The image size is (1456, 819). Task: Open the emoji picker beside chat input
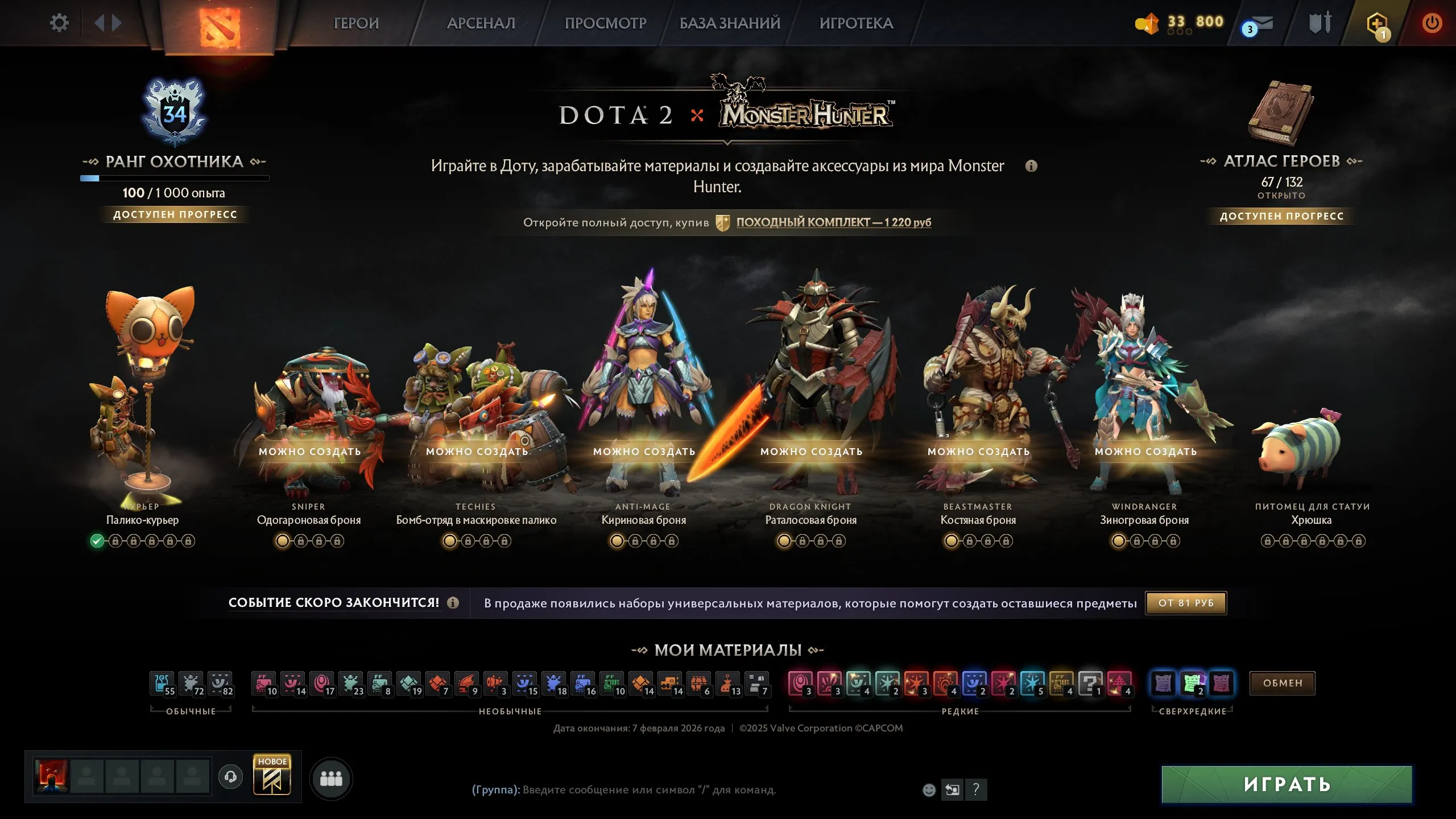(x=929, y=789)
